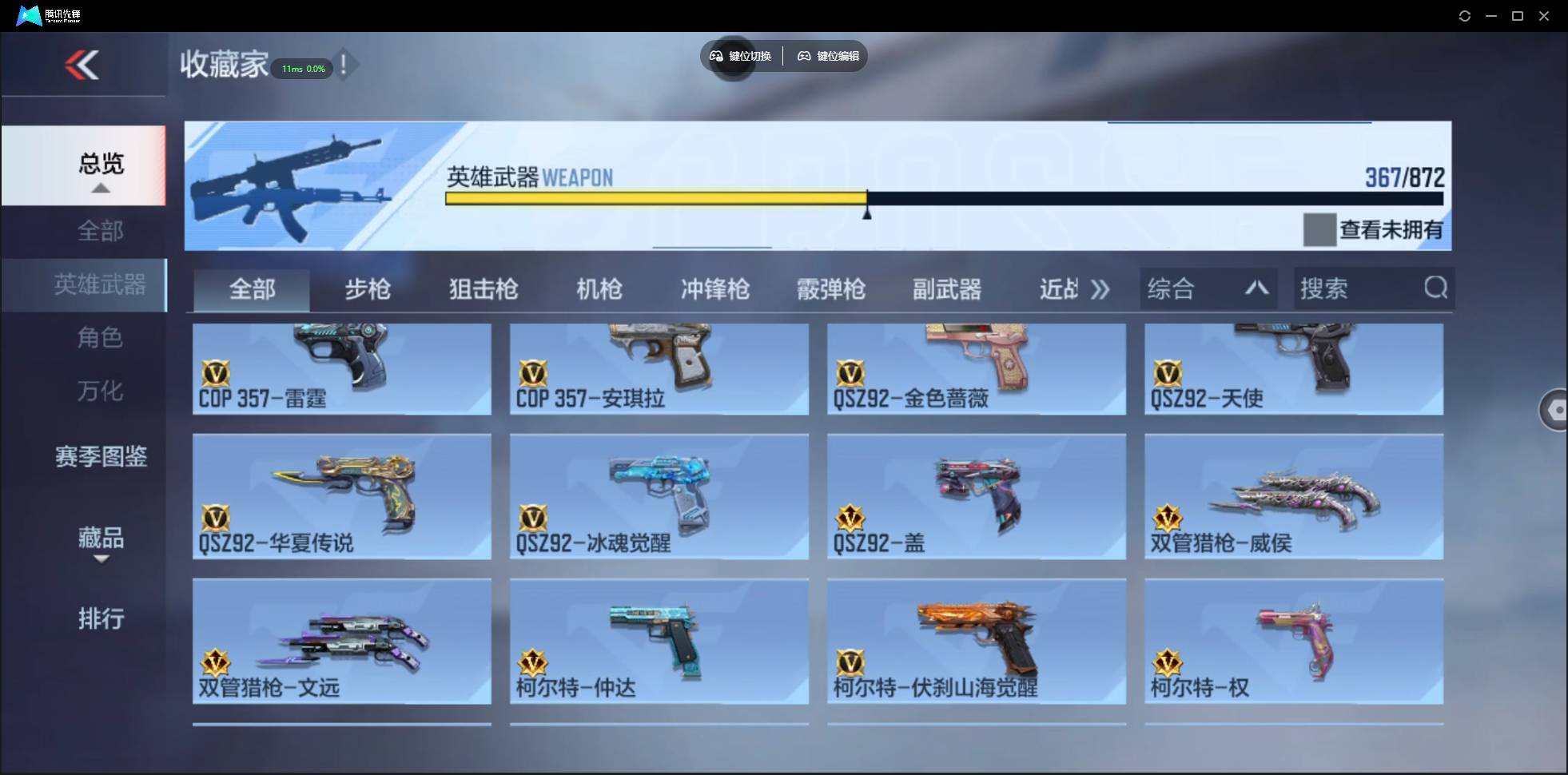Click the Tencent Pioneer logo top left
The width and height of the screenshot is (1568, 775).
(x=29, y=14)
